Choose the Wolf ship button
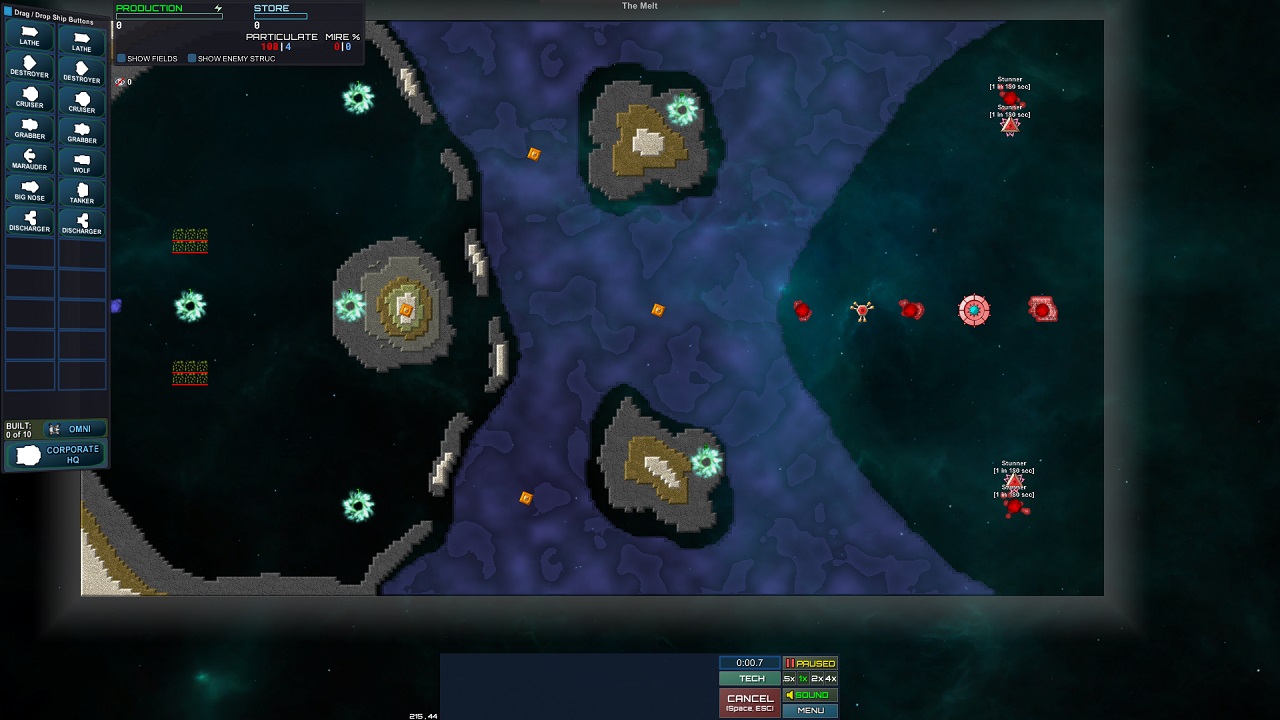Viewport: 1280px width, 720px height. (82, 163)
